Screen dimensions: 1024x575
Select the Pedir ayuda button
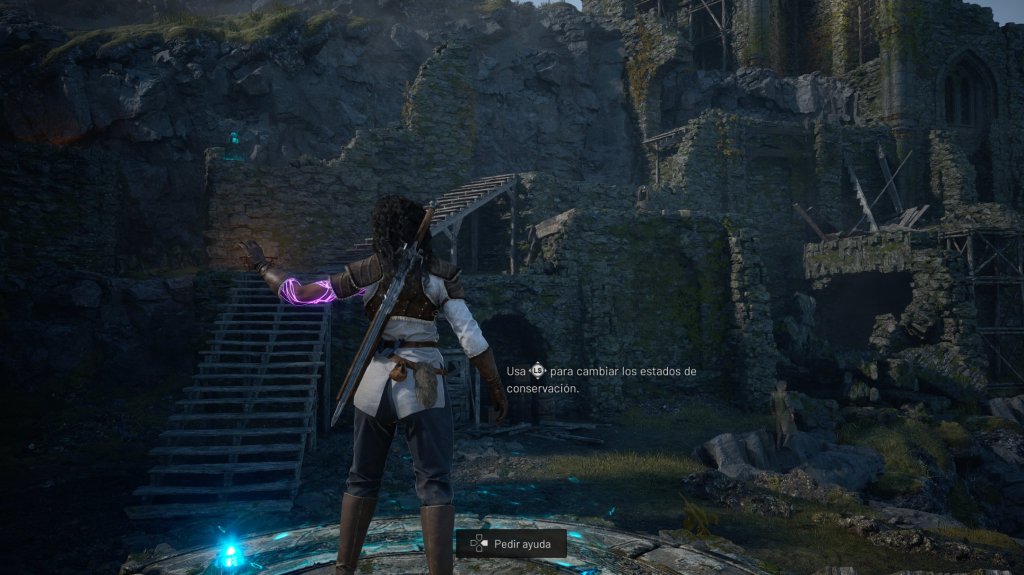coord(511,543)
